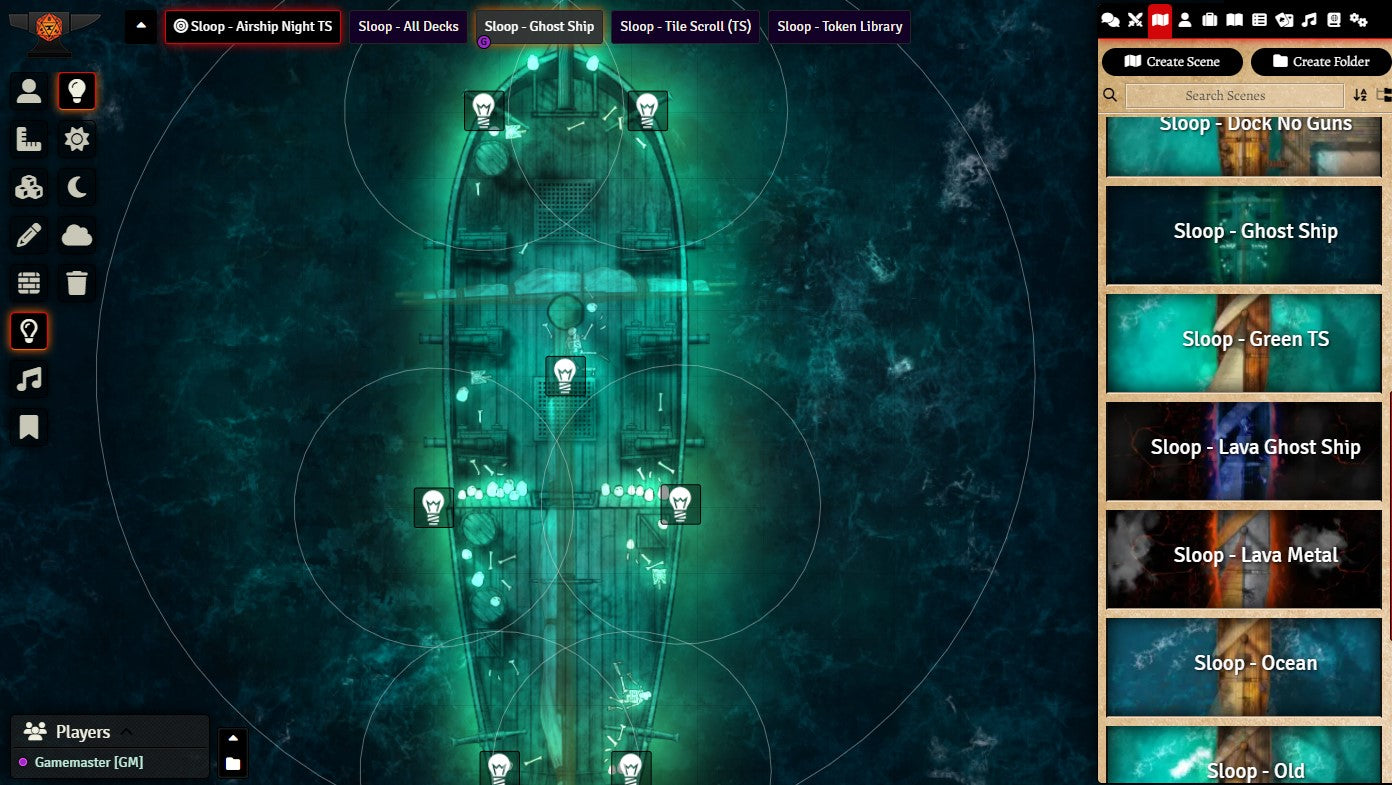Toggle the moon night lighting tool

(x=77, y=187)
